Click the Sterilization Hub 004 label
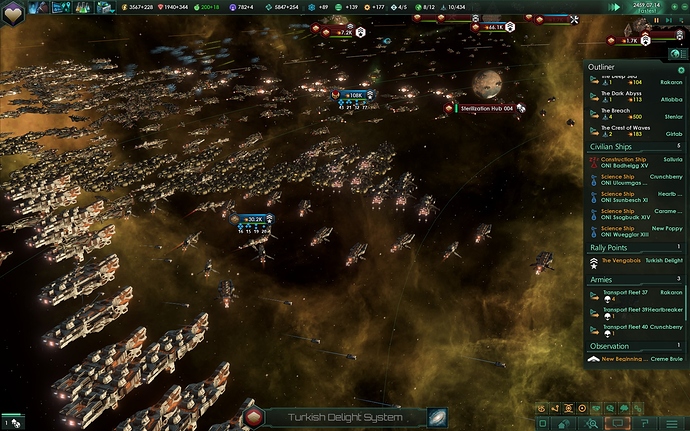 pyautogui.click(x=485, y=108)
